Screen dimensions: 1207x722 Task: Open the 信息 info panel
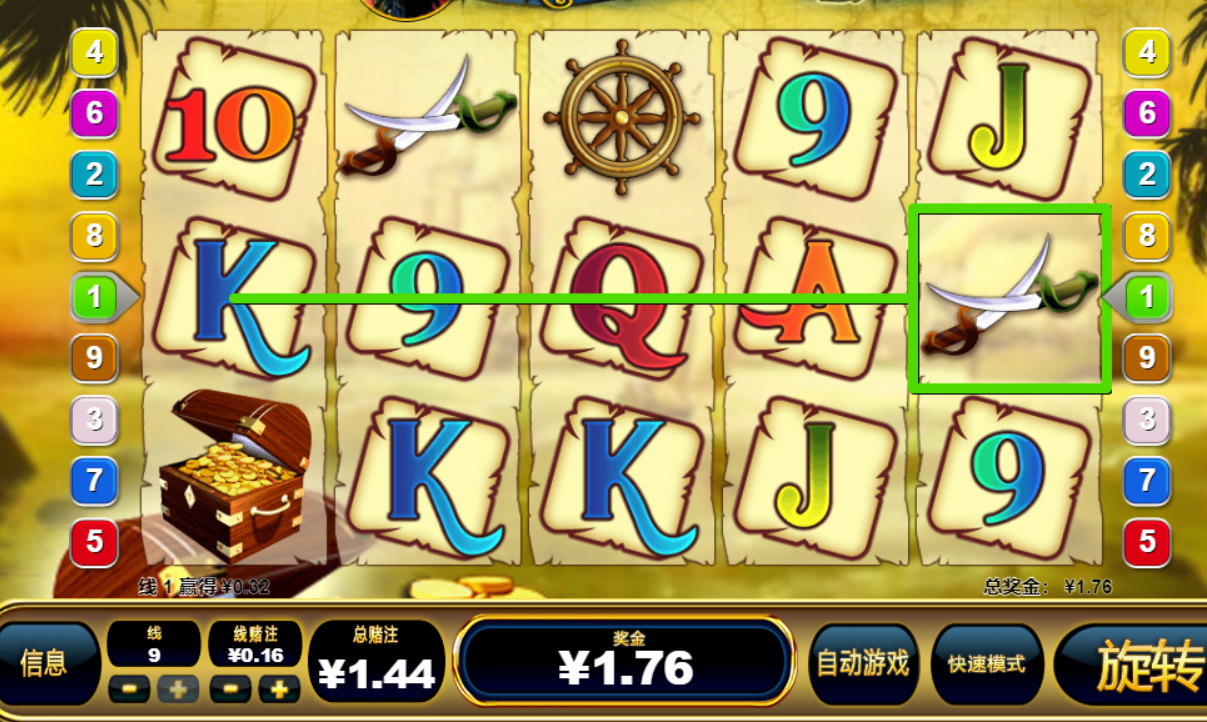(45, 663)
